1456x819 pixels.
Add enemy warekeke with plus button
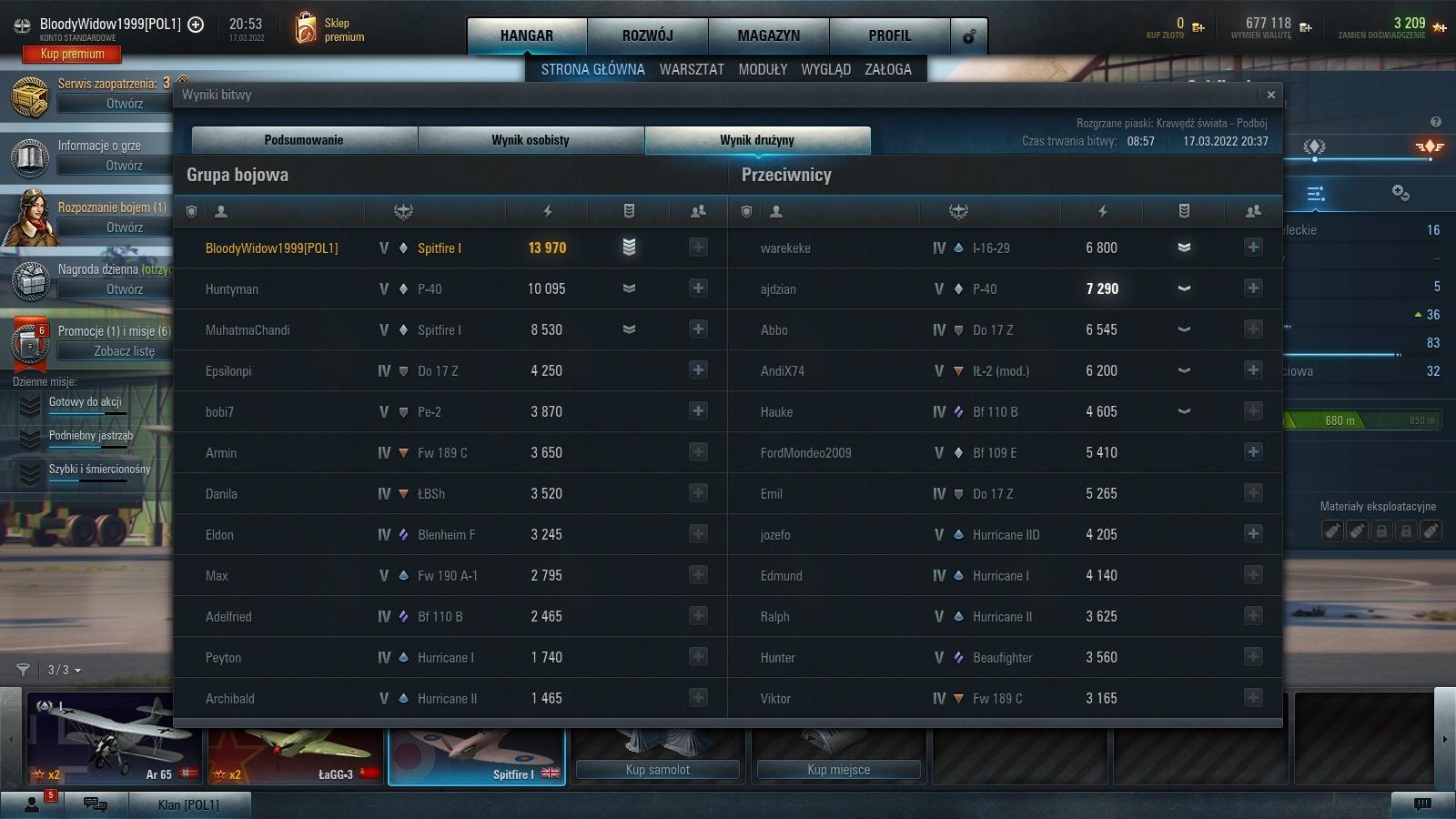pos(1253,248)
